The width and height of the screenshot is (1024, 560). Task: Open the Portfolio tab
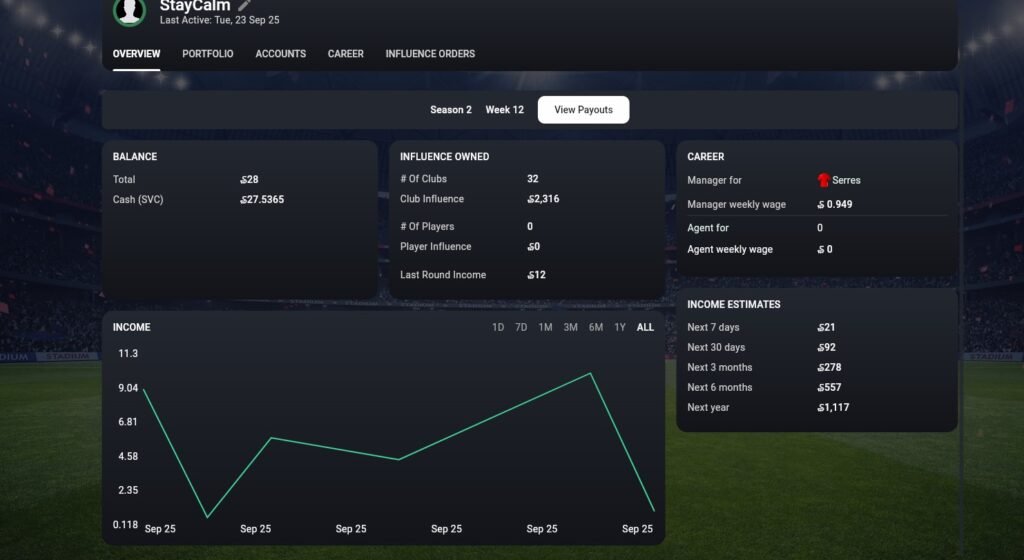208,54
